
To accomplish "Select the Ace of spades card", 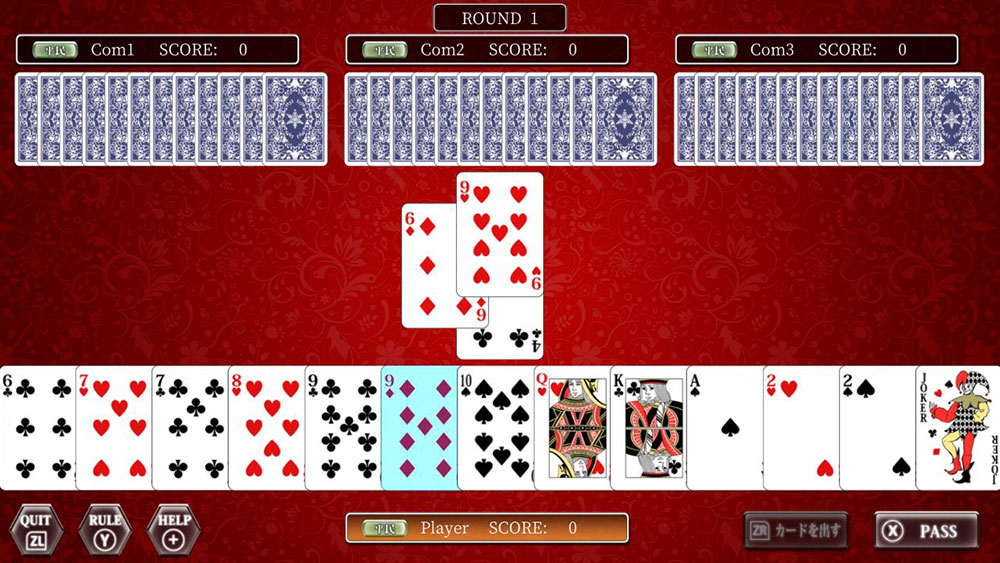I will pyautogui.click(x=725, y=428).
